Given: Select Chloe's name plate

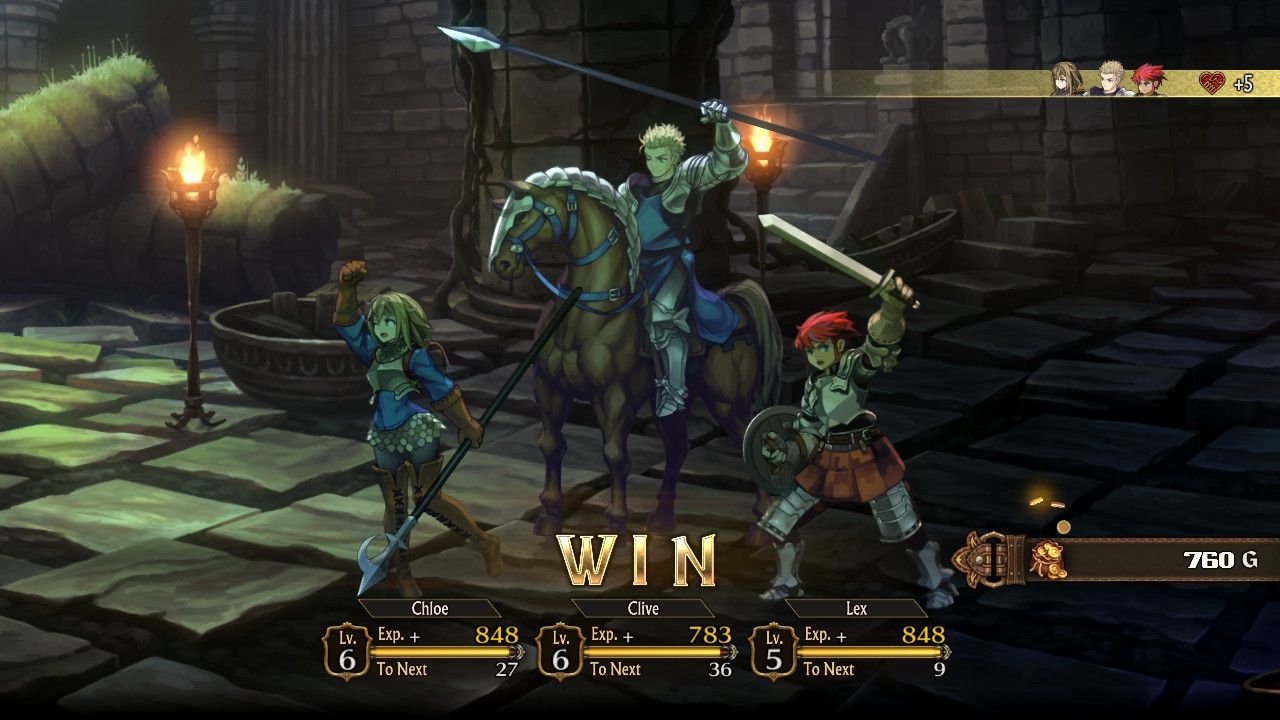Looking at the screenshot, I should tap(429, 608).
